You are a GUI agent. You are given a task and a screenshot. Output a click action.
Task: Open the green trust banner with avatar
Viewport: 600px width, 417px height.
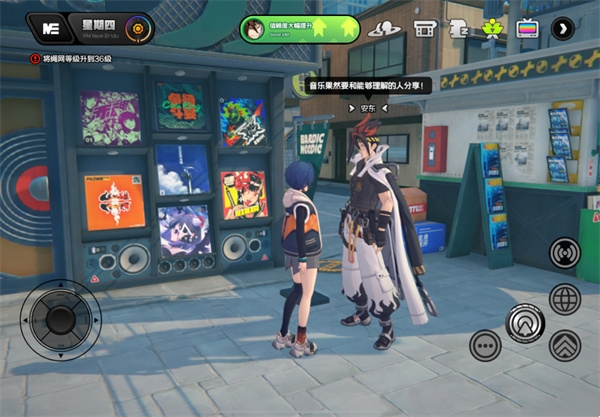pyautogui.click(x=299, y=29)
